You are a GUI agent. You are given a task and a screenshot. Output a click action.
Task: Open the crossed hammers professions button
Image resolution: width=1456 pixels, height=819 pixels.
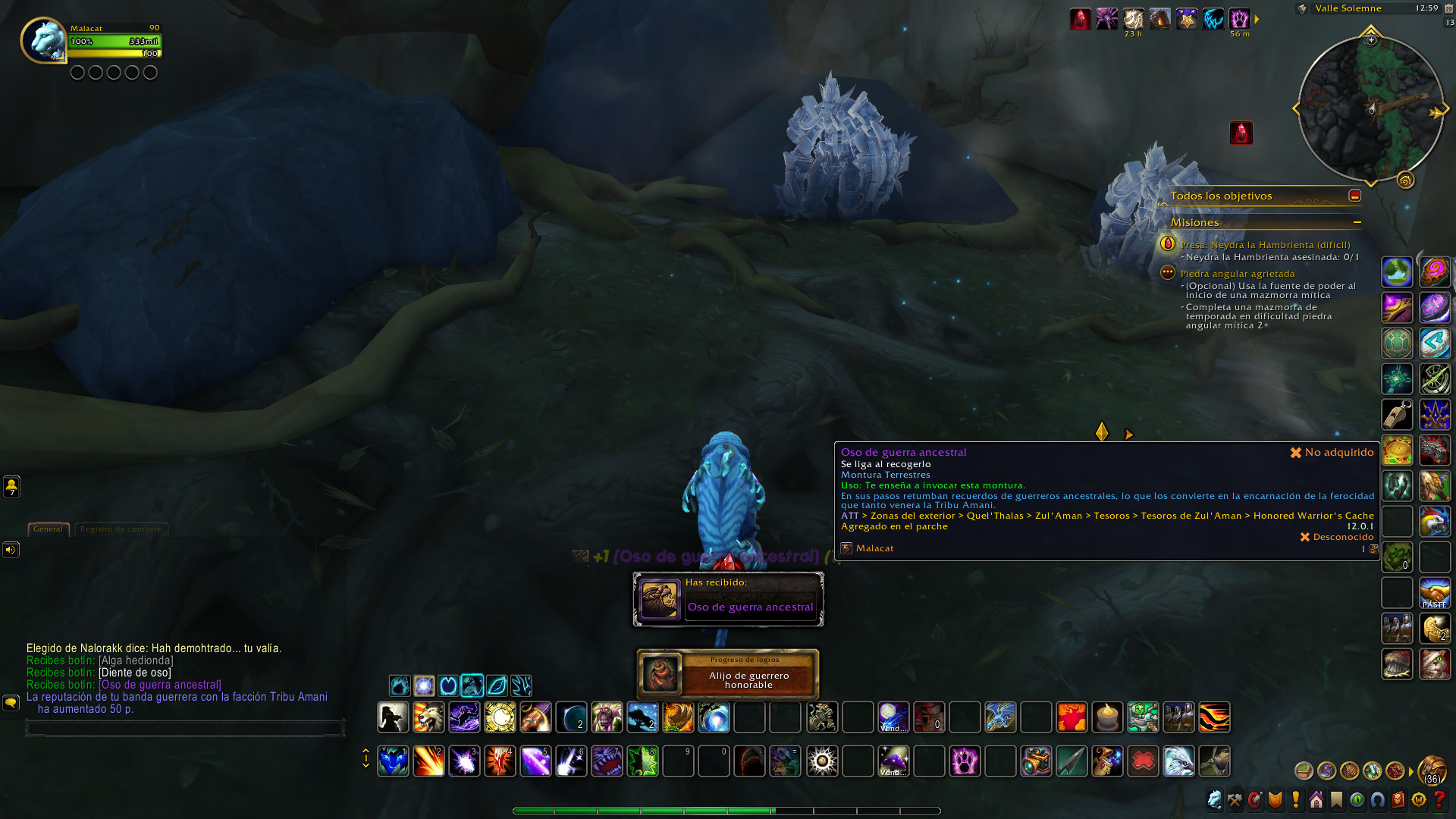coord(1235,799)
